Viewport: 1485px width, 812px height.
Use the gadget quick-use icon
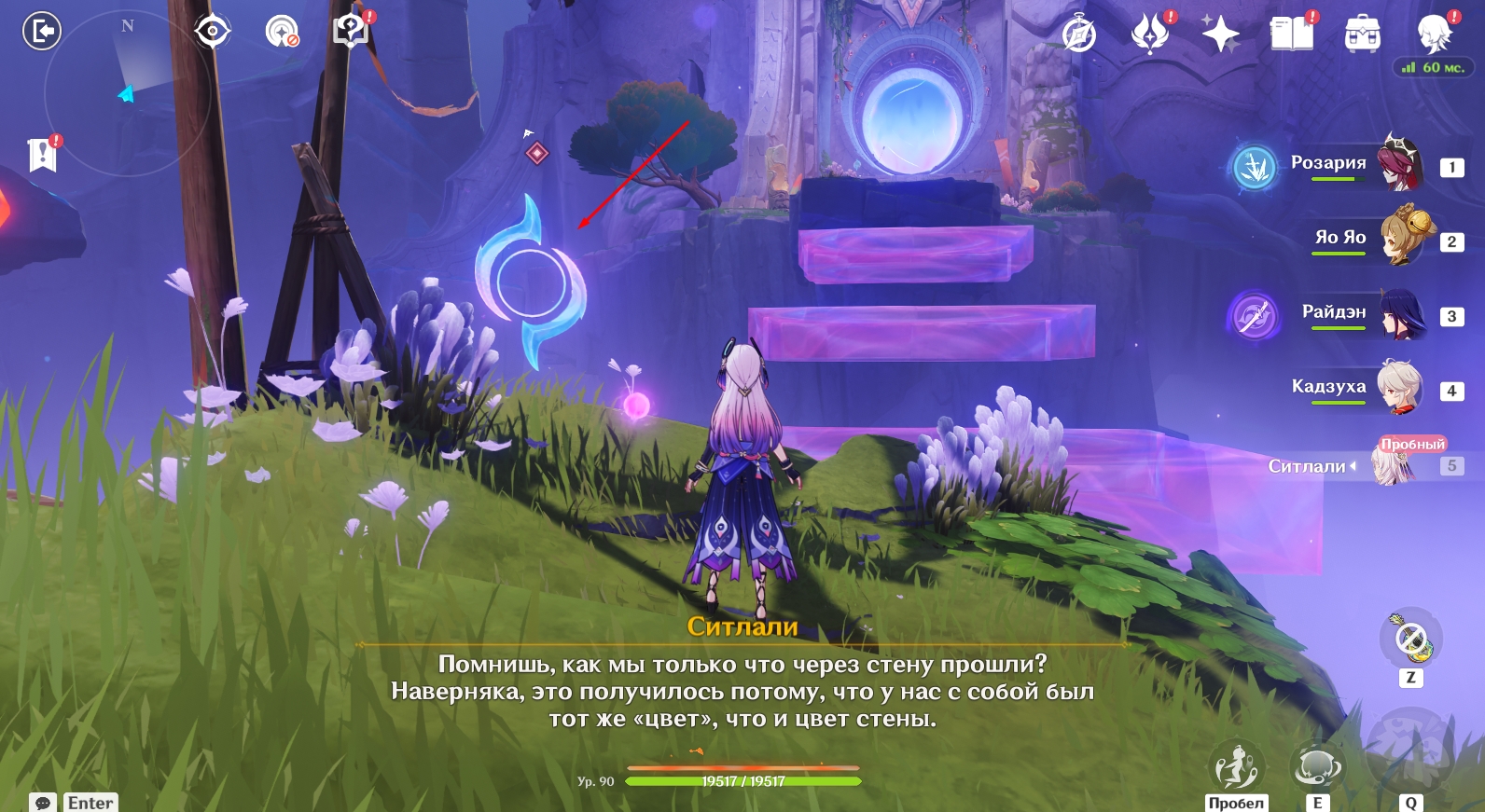pyautogui.click(x=1410, y=640)
